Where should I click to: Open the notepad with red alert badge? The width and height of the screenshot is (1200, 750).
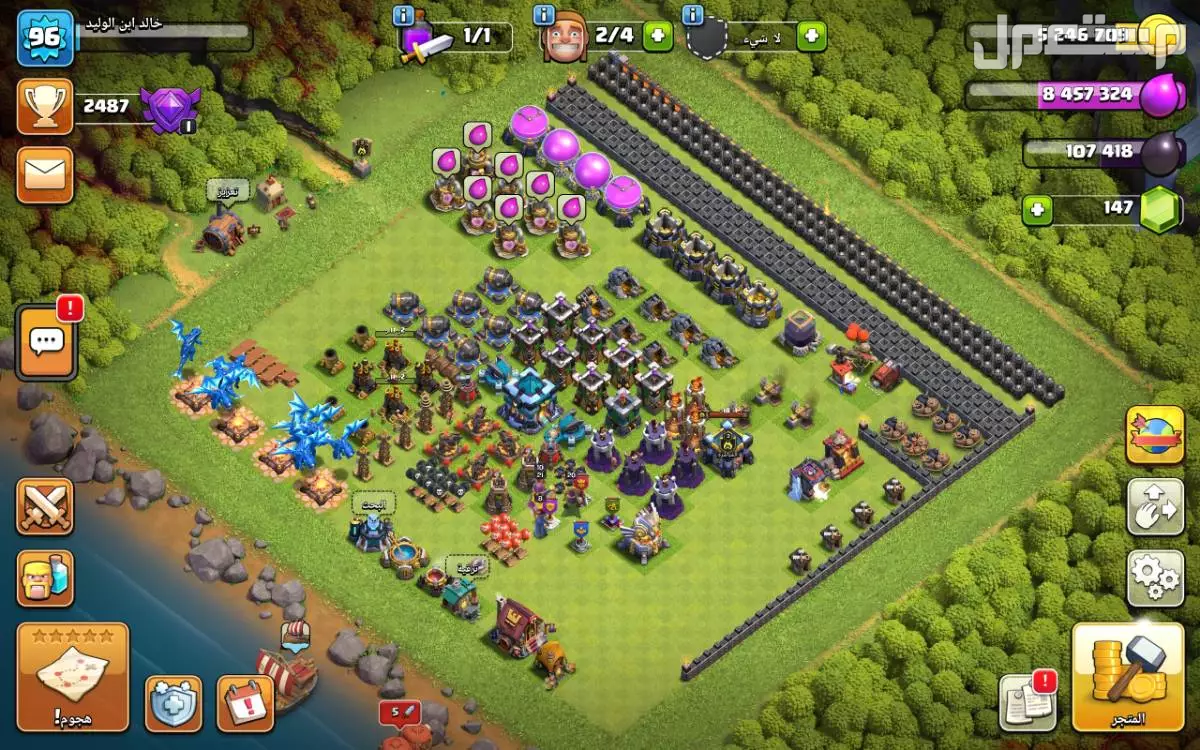[1028, 701]
